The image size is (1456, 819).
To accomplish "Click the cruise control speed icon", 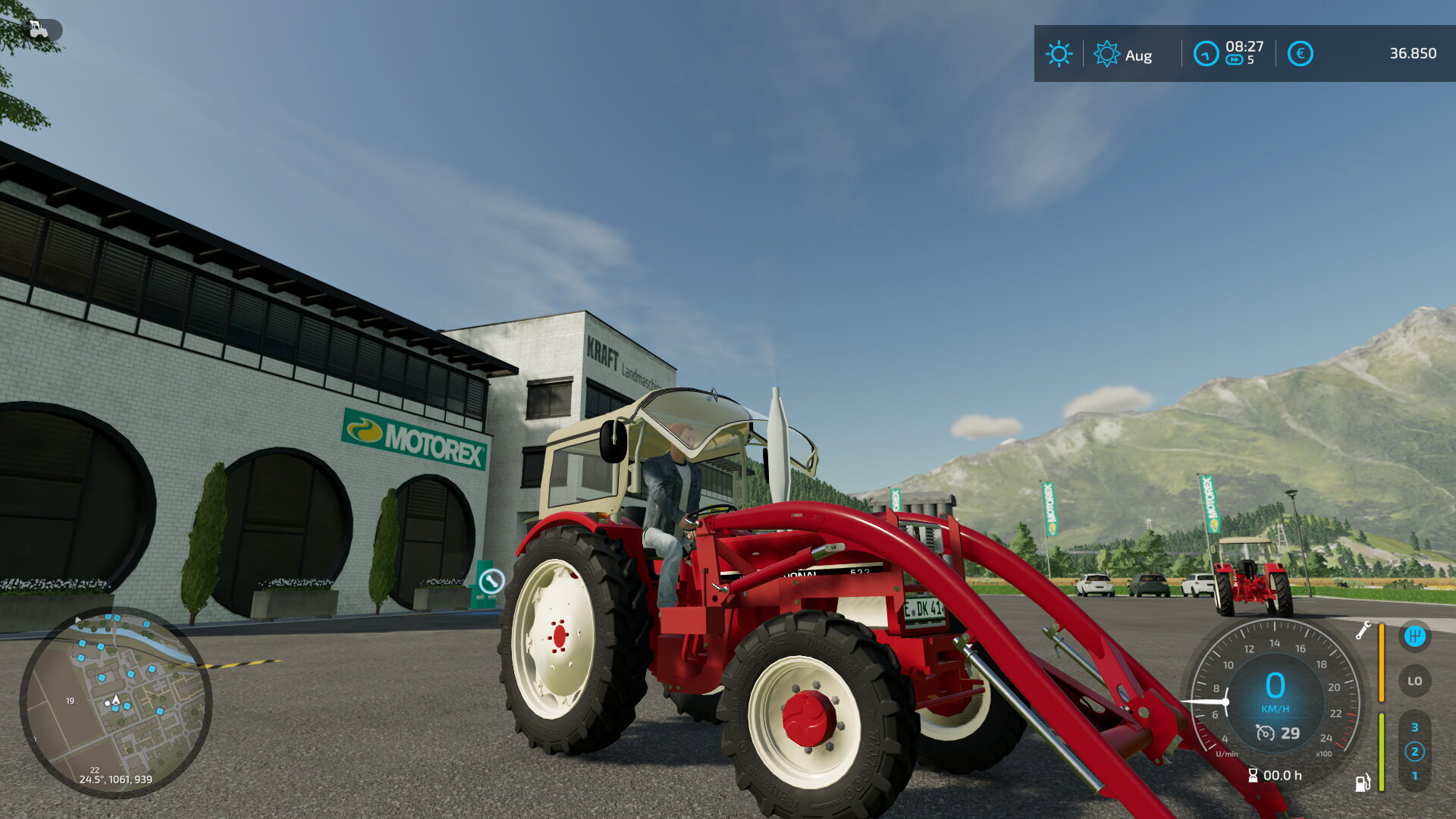I will 1265,733.
